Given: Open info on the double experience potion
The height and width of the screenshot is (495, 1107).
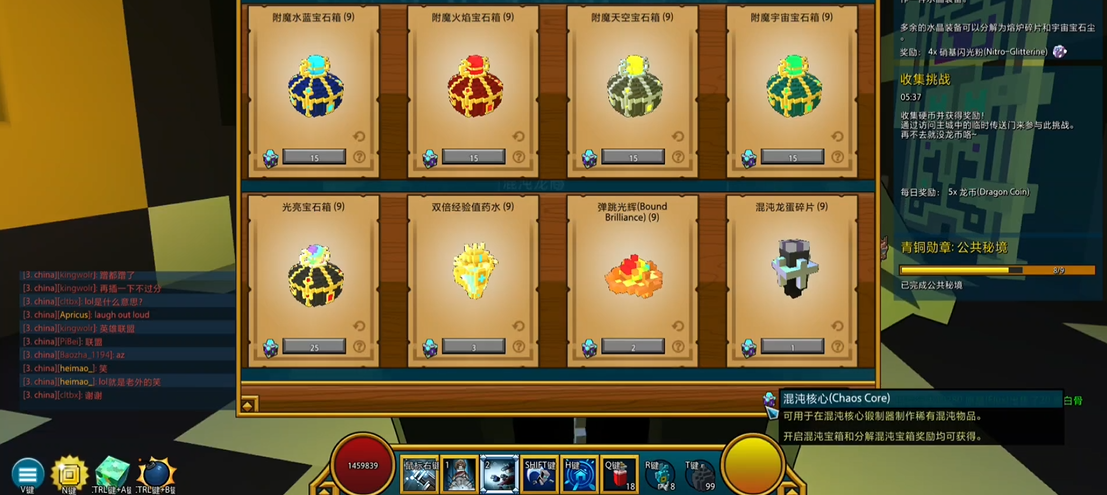Looking at the screenshot, I should 519,347.
